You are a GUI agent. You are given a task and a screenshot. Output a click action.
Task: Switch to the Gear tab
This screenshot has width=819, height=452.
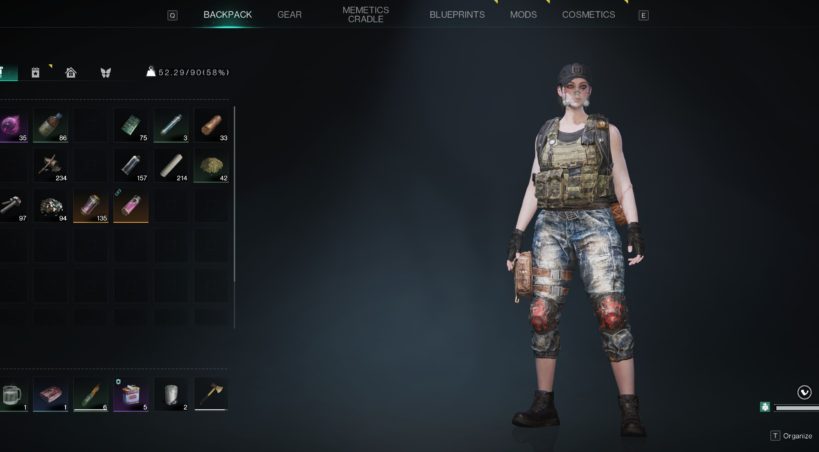tap(289, 15)
